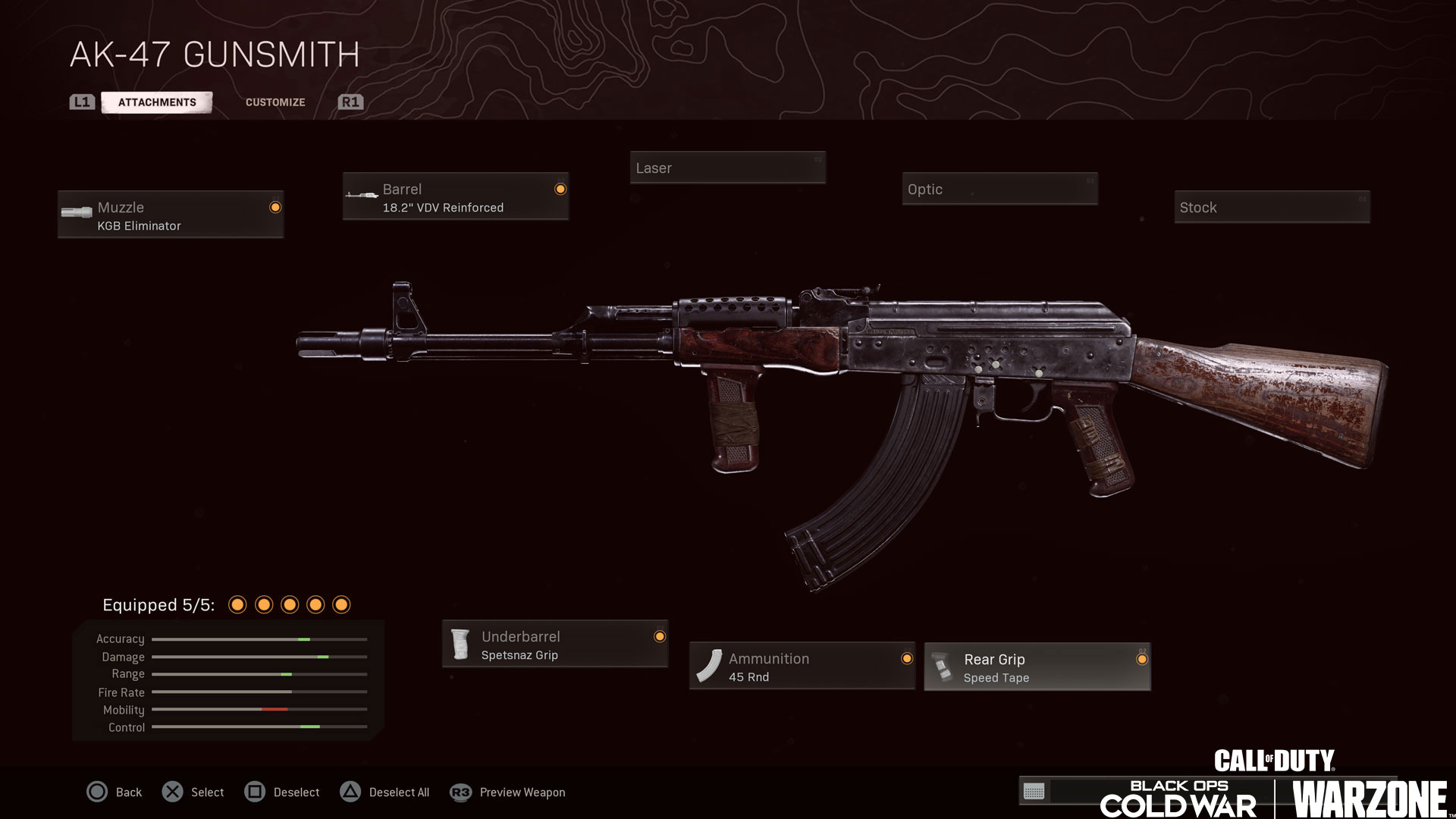The image size is (1456, 819).
Task: Select the KGB Eliminator muzzle icon
Action: [x=76, y=213]
